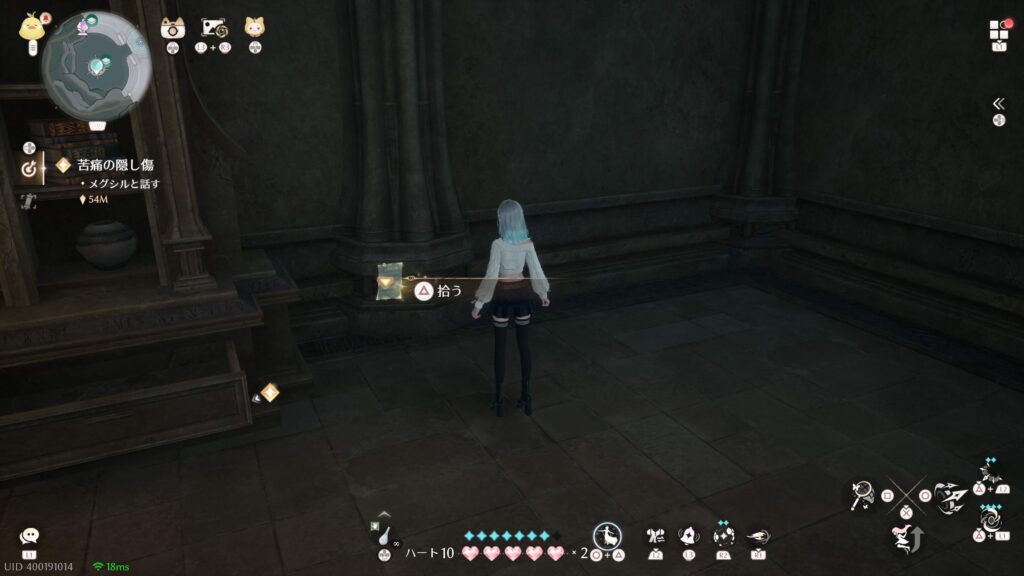
Task: Click the gold diamond quest marker
Action: 270,392
